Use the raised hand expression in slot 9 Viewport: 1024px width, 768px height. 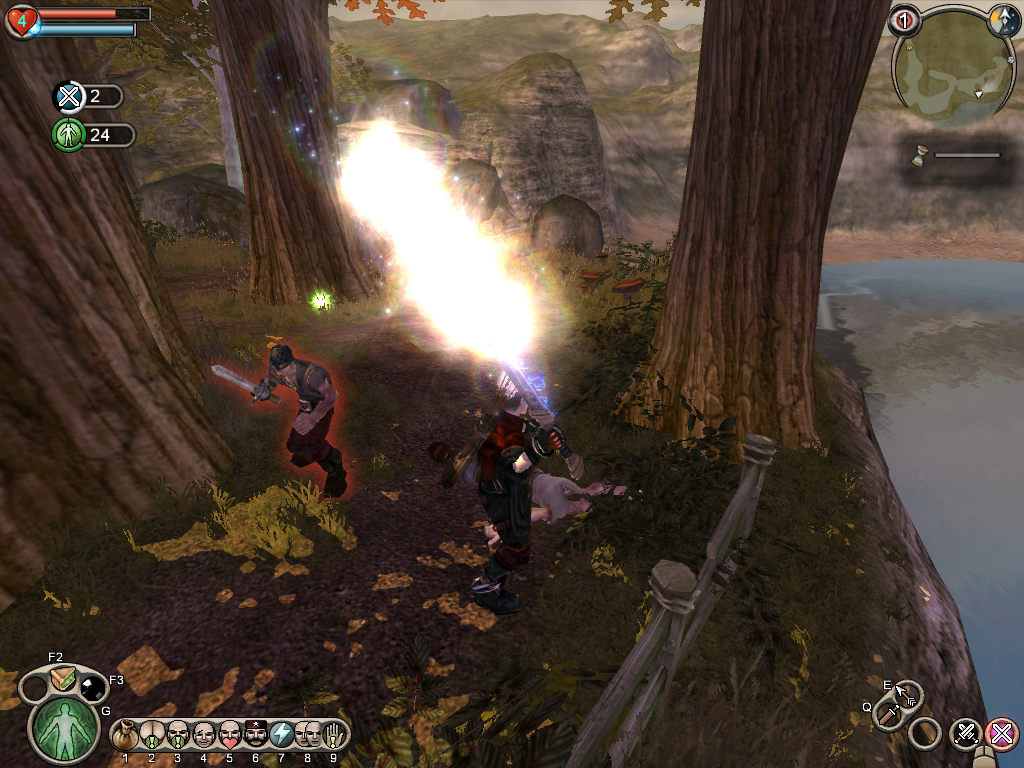tap(333, 734)
